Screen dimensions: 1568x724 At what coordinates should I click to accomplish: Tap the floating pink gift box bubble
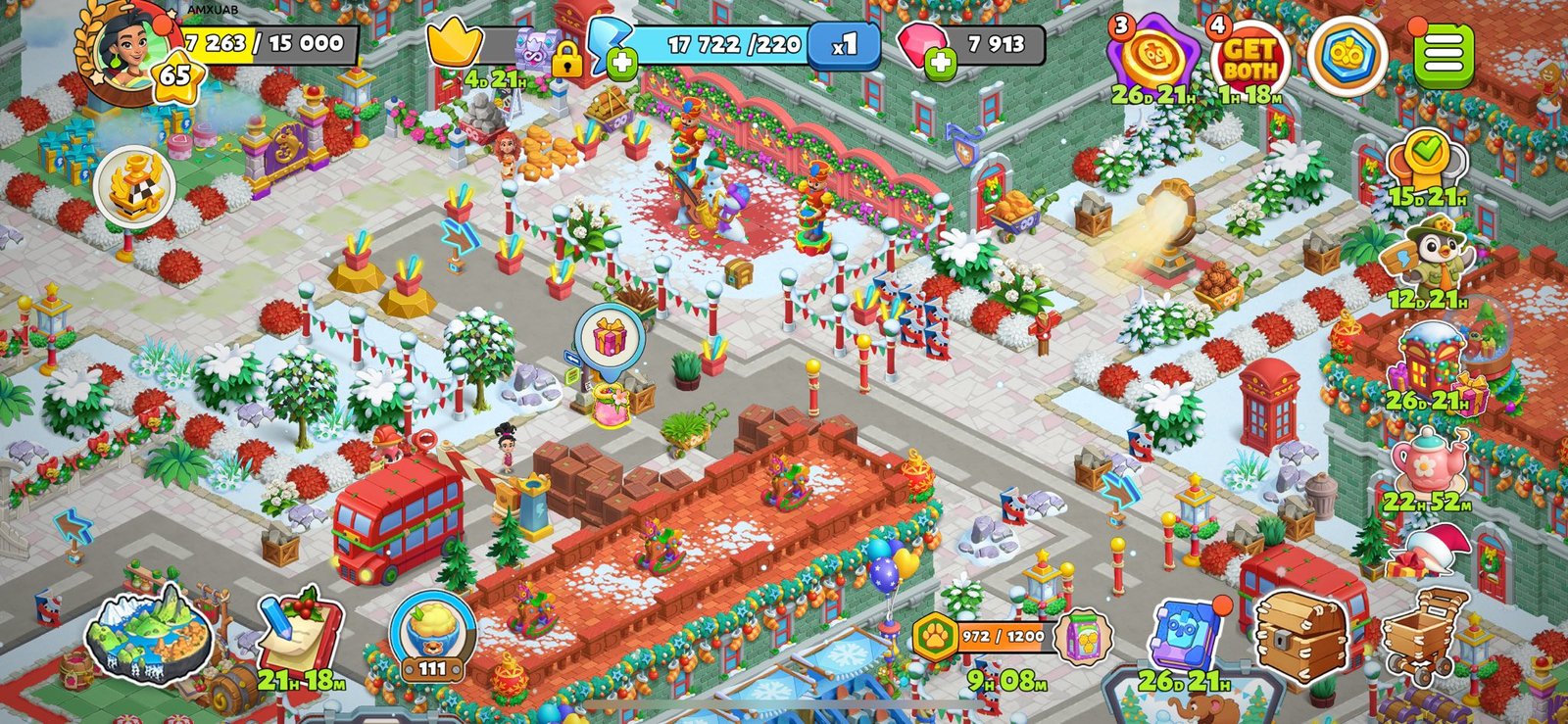(x=610, y=338)
